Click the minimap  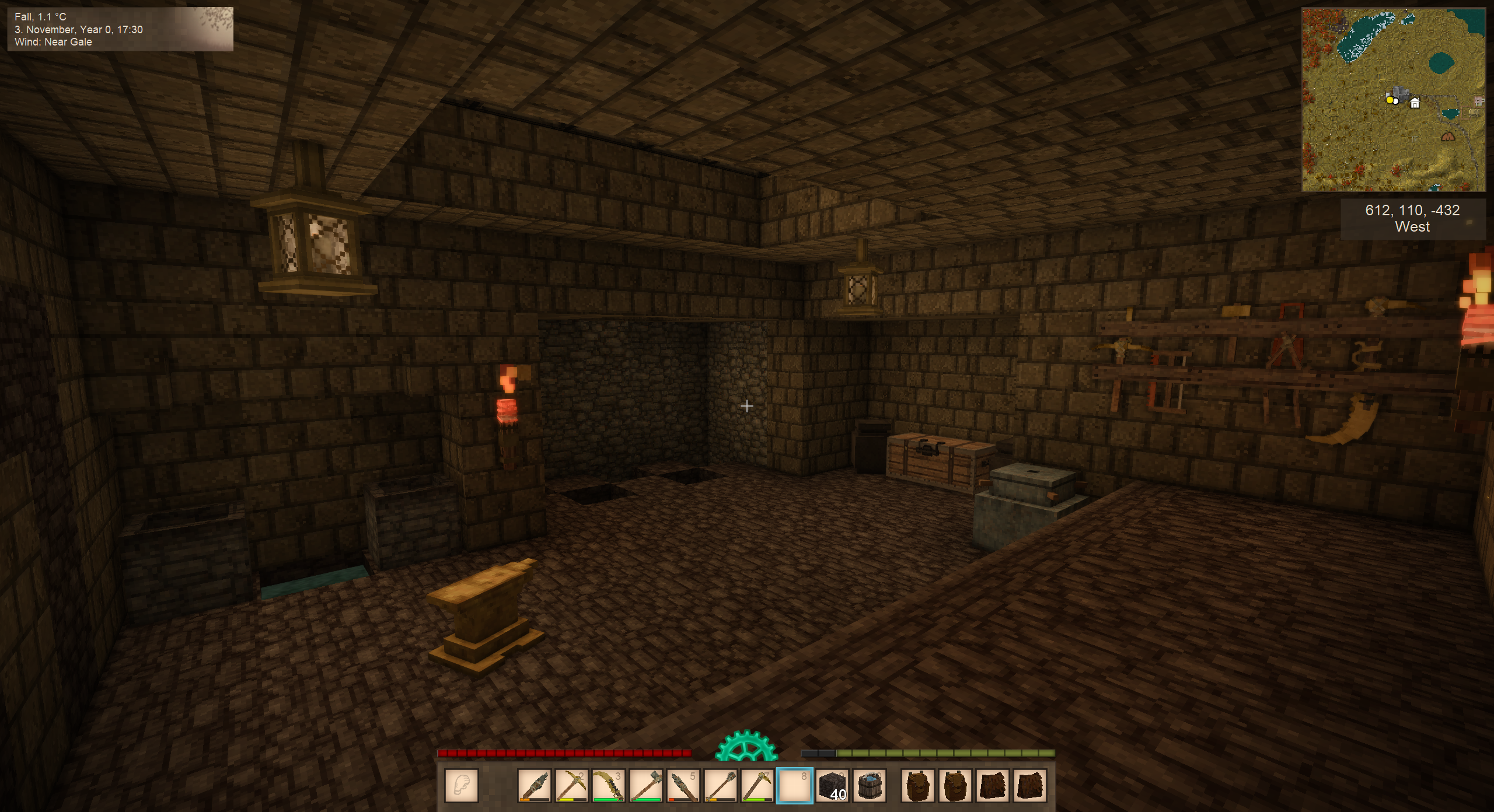[1393, 100]
